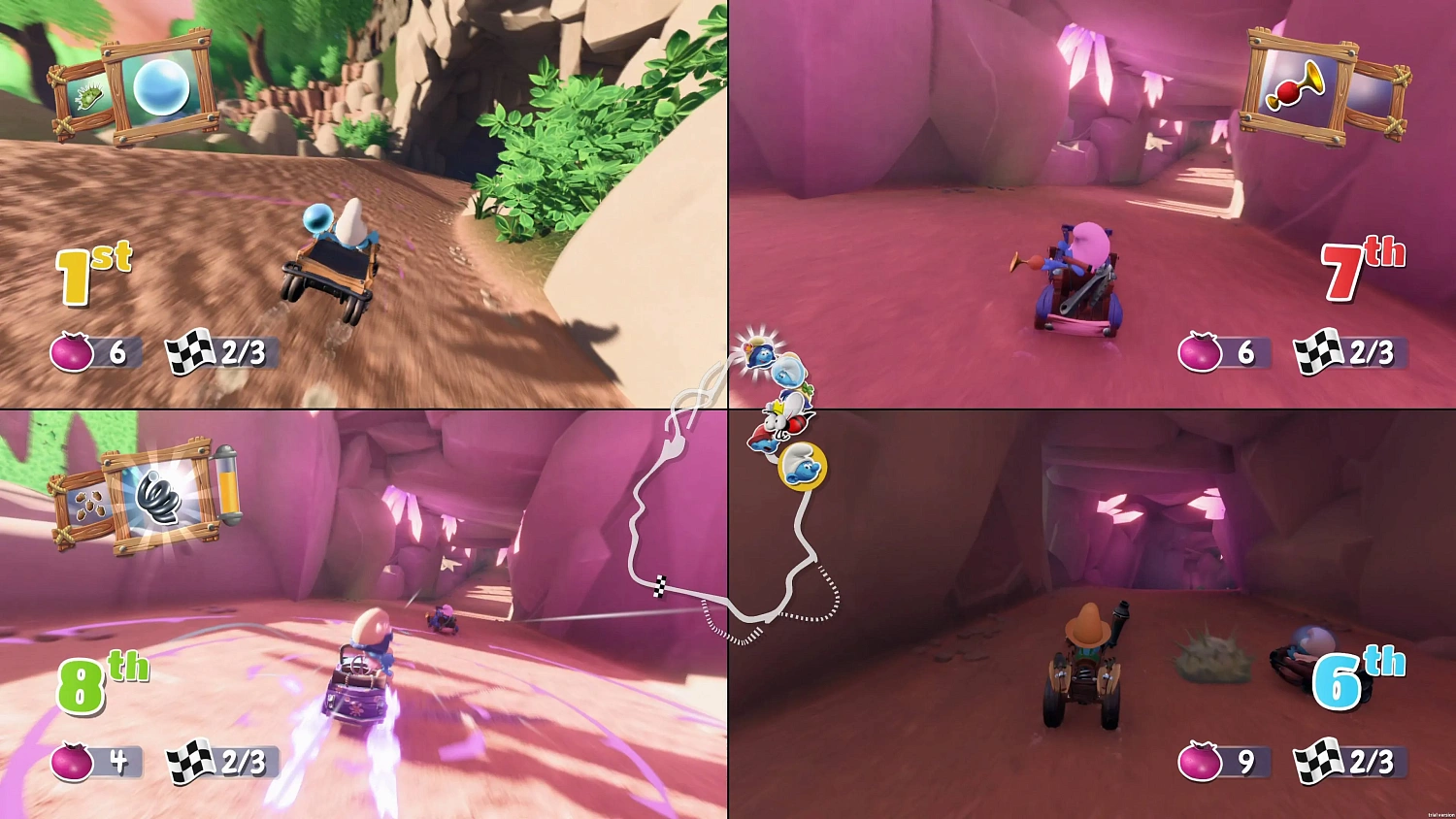Select the Smurfette portrait on the minimap
Screen dimensions: 1456x819
(760, 357)
